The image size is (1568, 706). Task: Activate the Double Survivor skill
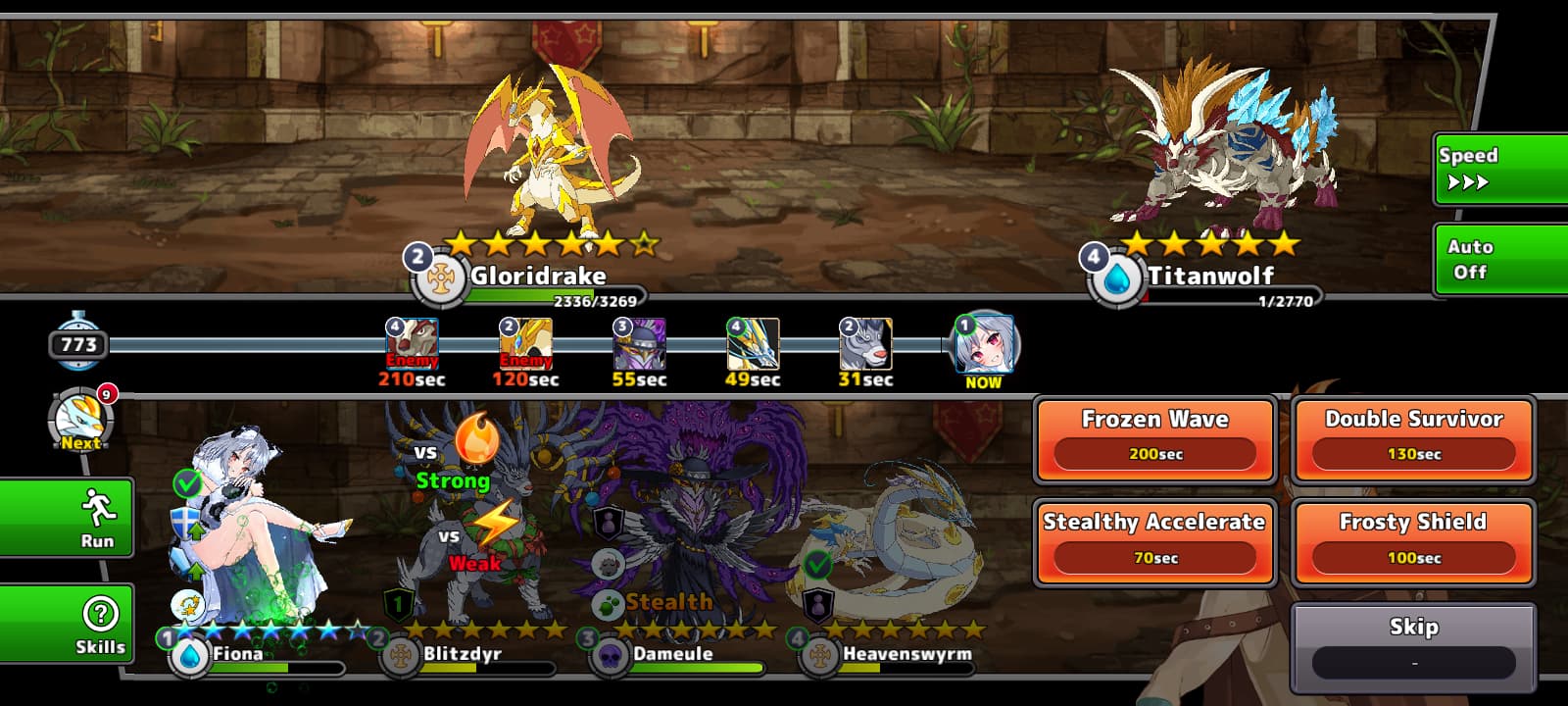point(1413,439)
